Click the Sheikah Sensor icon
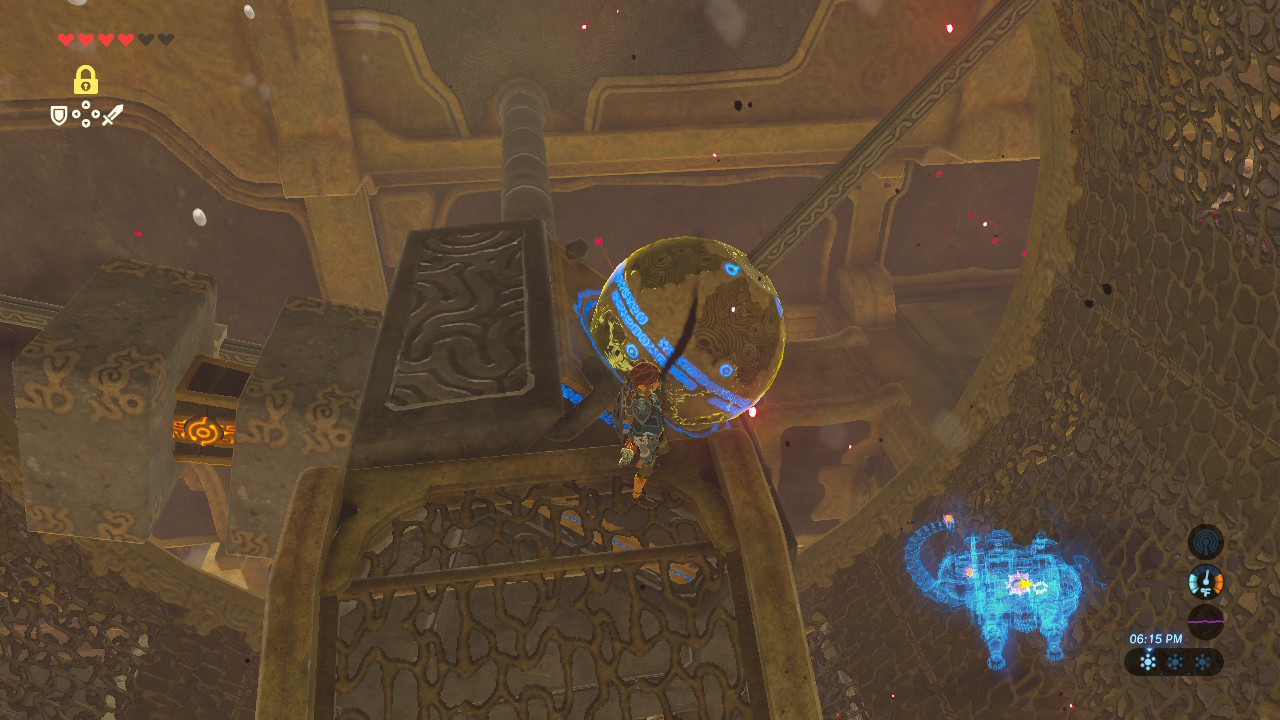The width and height of the screenshot is (1280, 720). click(1205, 542)
